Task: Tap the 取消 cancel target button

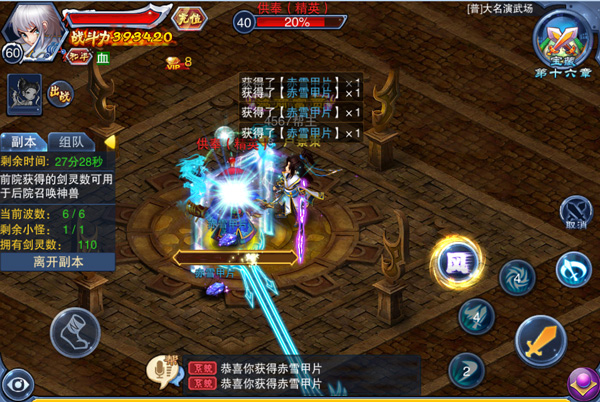Action: [x=574, y=212]
